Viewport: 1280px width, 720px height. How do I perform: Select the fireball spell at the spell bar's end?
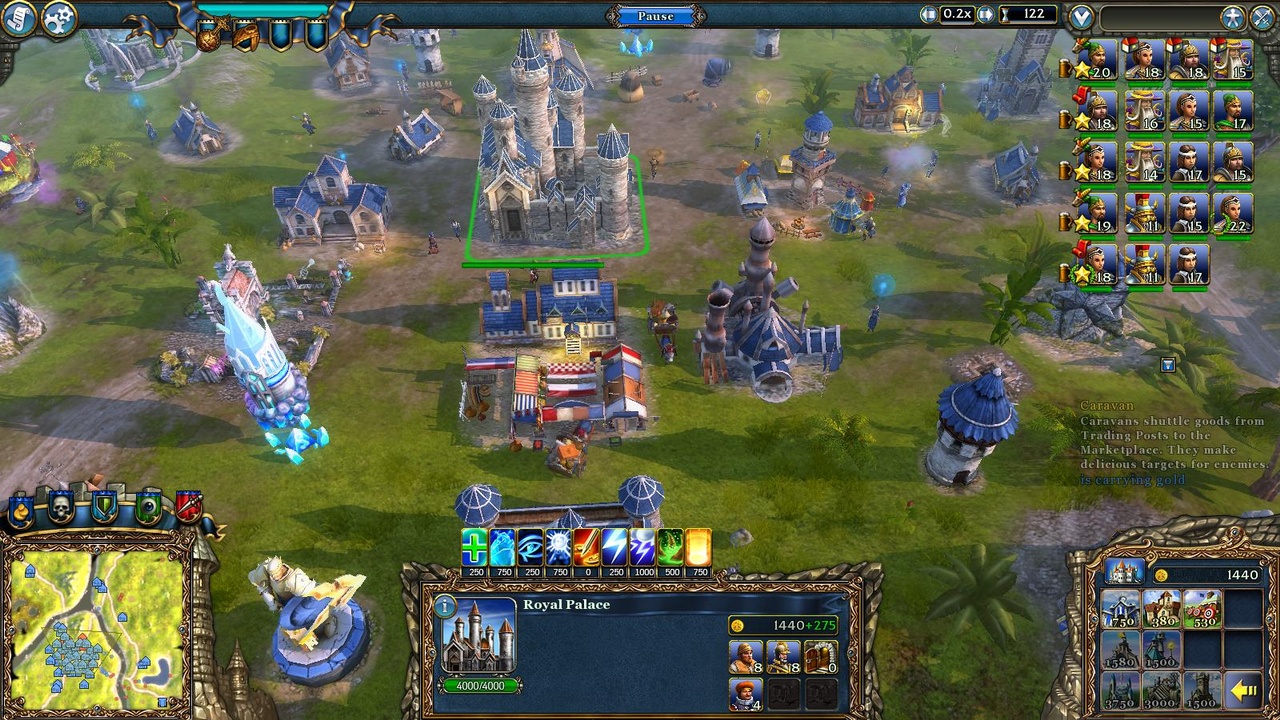click(697, 545)
